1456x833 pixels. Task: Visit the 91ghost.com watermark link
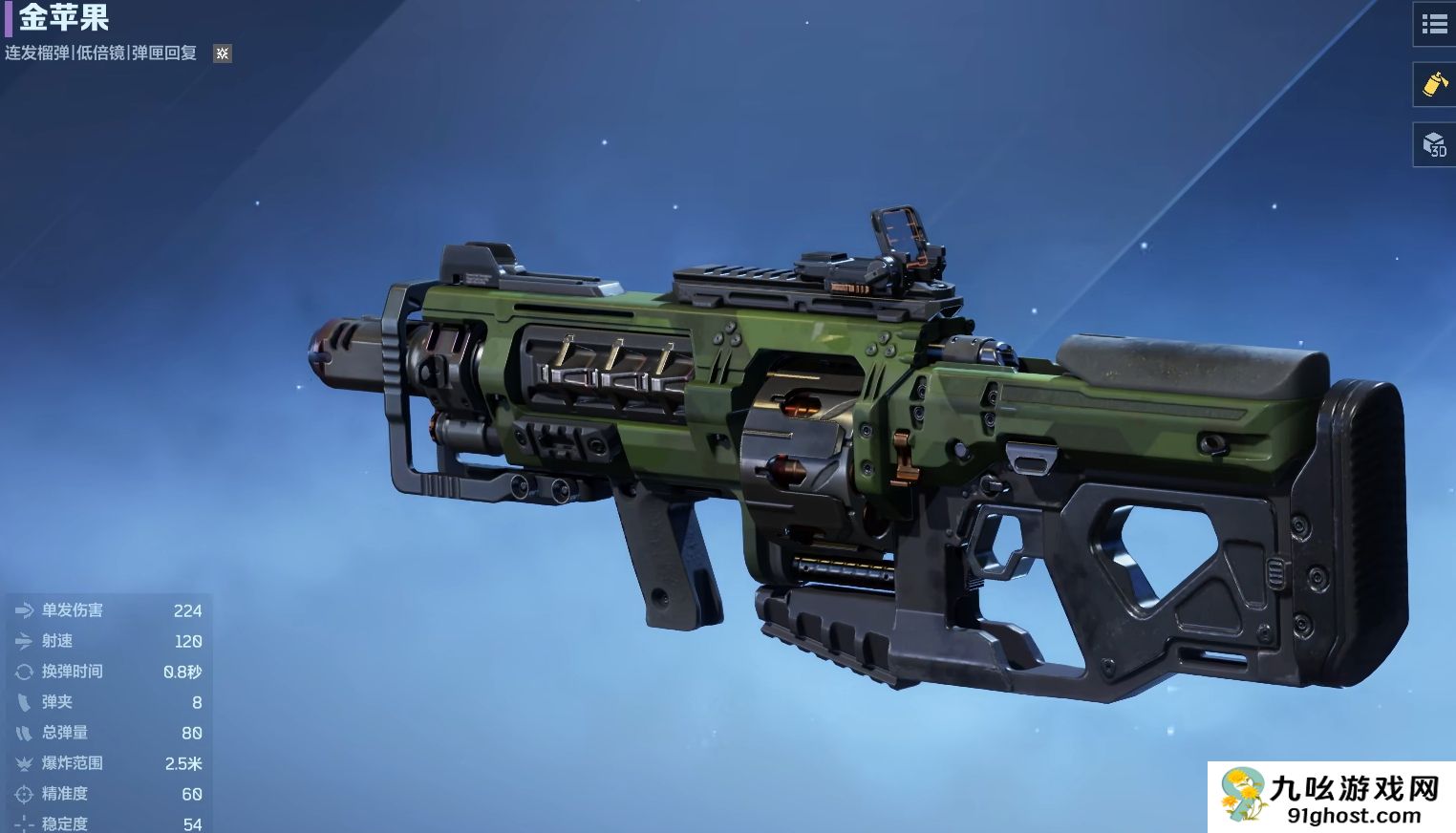click(1331, 799)
